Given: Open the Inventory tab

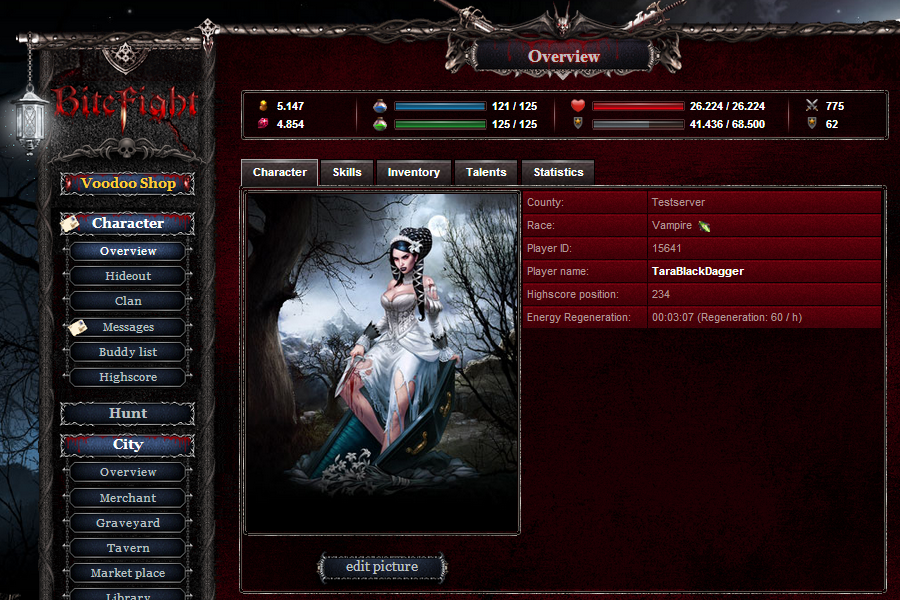Looking at the screenshot, I should 413,172.
